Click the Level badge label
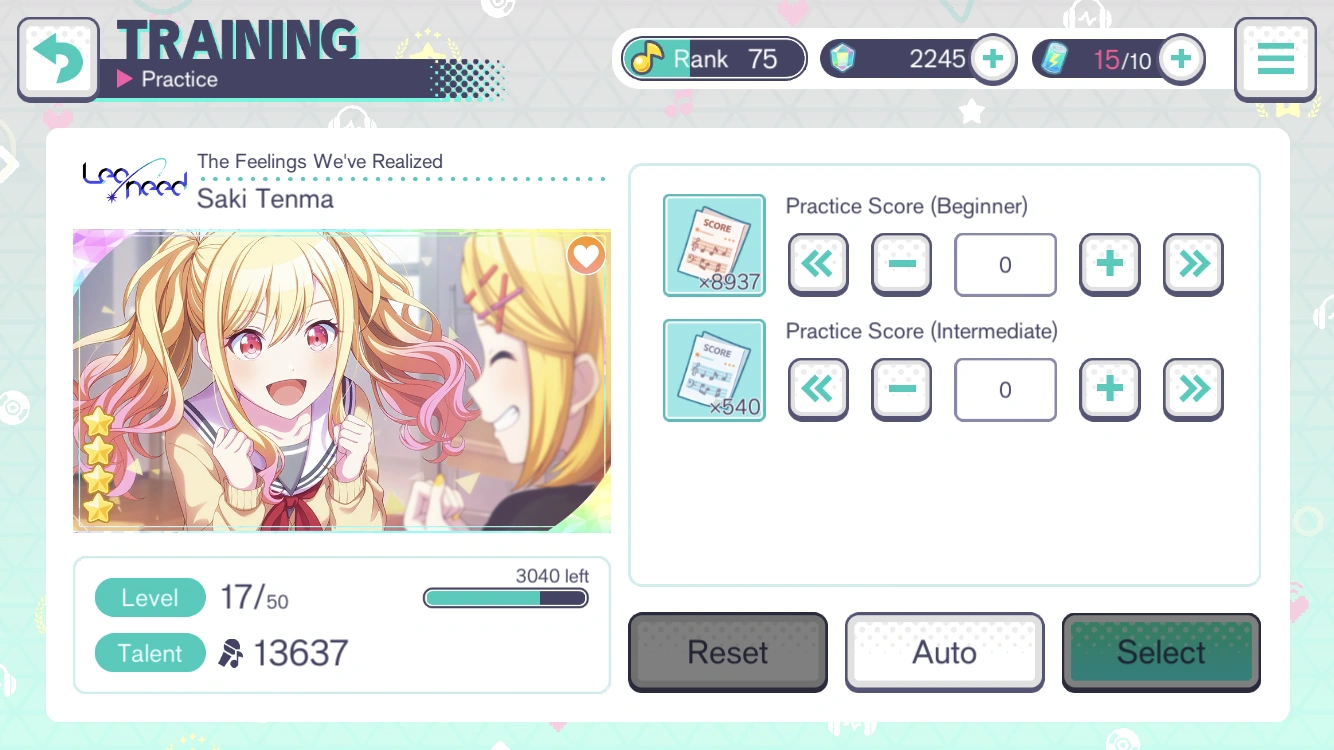The image size is (1334, 750). 150,597
